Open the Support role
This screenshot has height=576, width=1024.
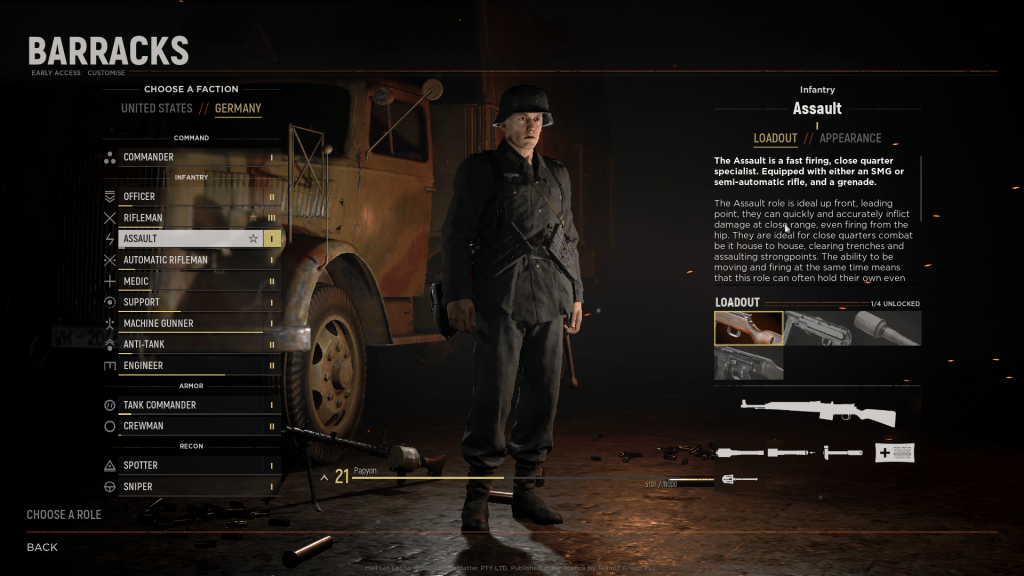pyautogui.click(x=190, y=302)
